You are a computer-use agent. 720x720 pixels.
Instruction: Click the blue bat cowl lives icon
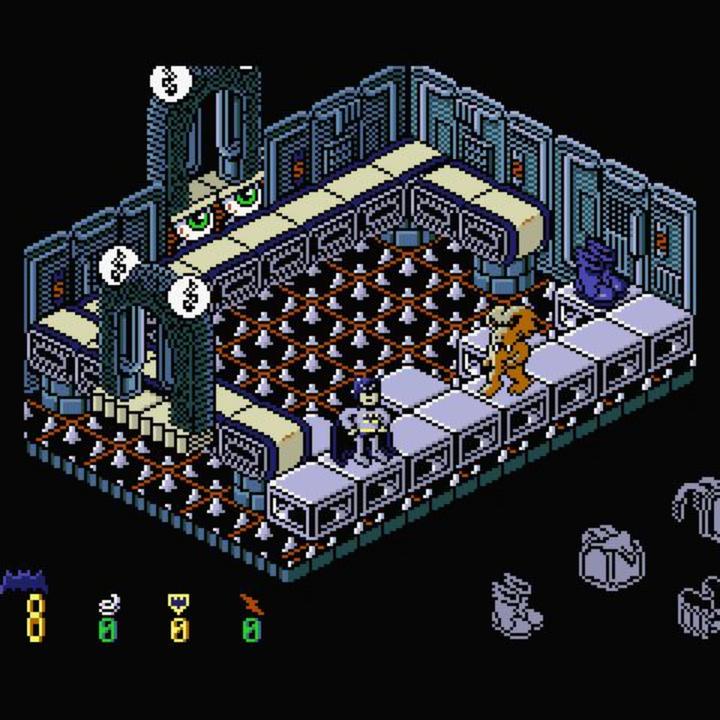(24, 581)
